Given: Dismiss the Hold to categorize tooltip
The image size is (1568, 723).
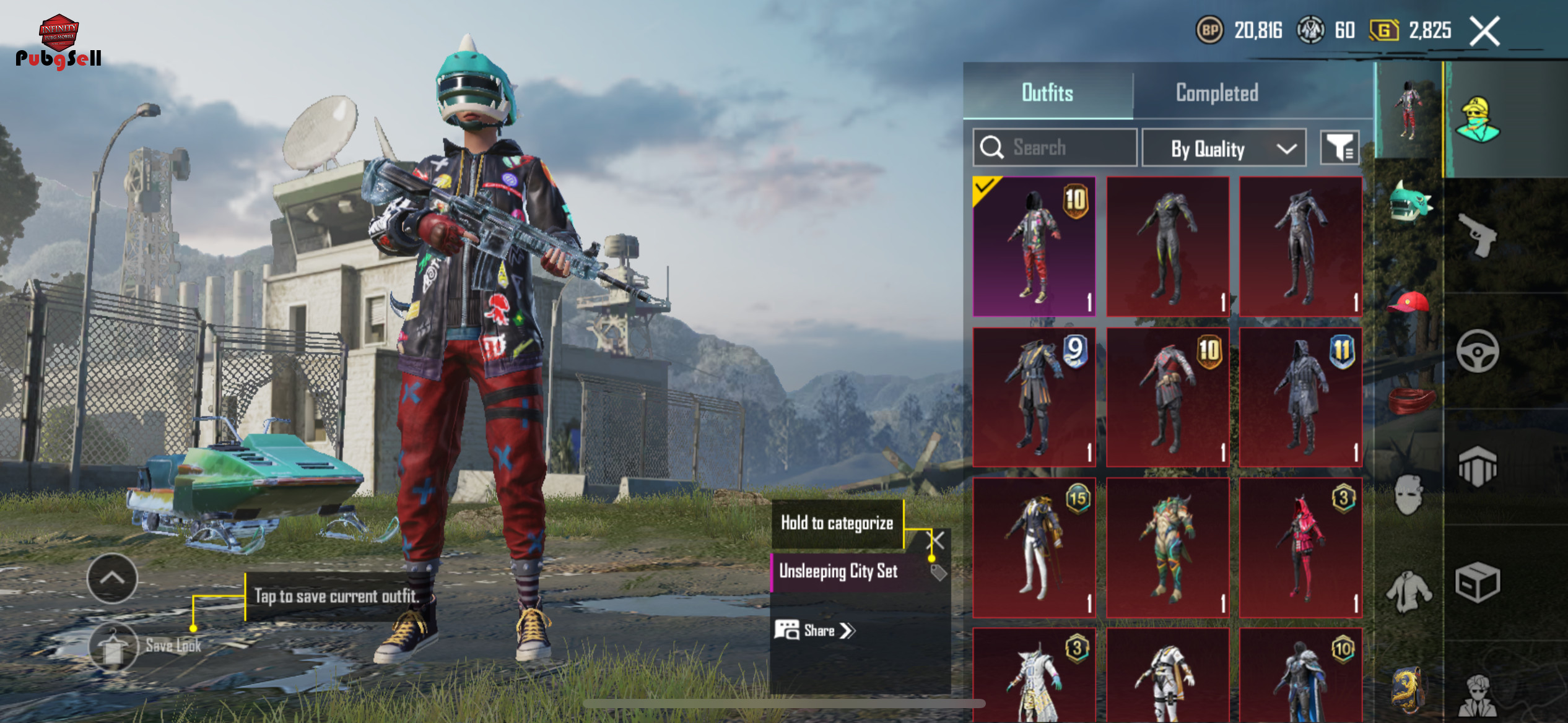Looking at the screenshot, I should pos(938,541).
